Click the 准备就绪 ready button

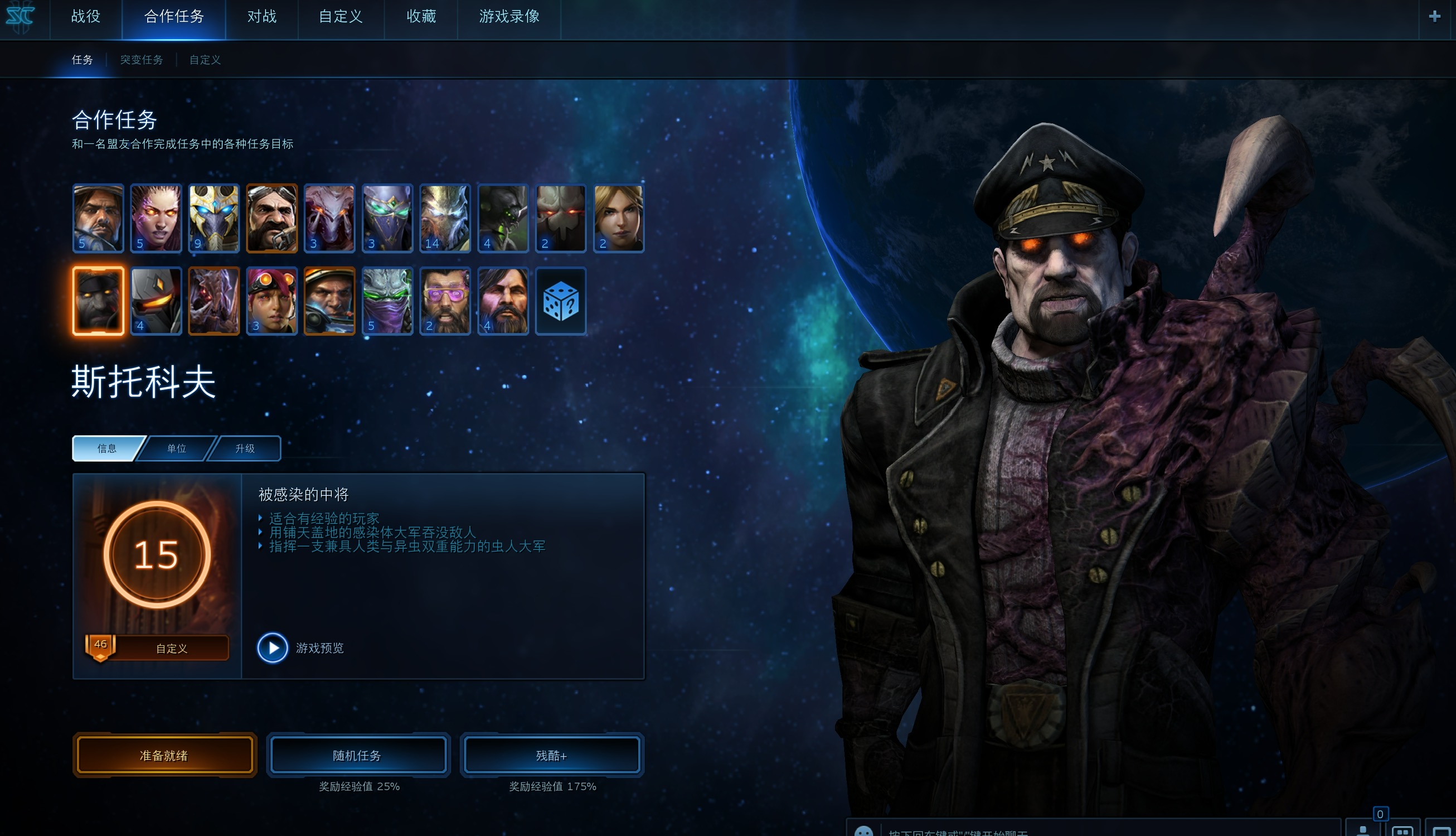tap(164, 755)
